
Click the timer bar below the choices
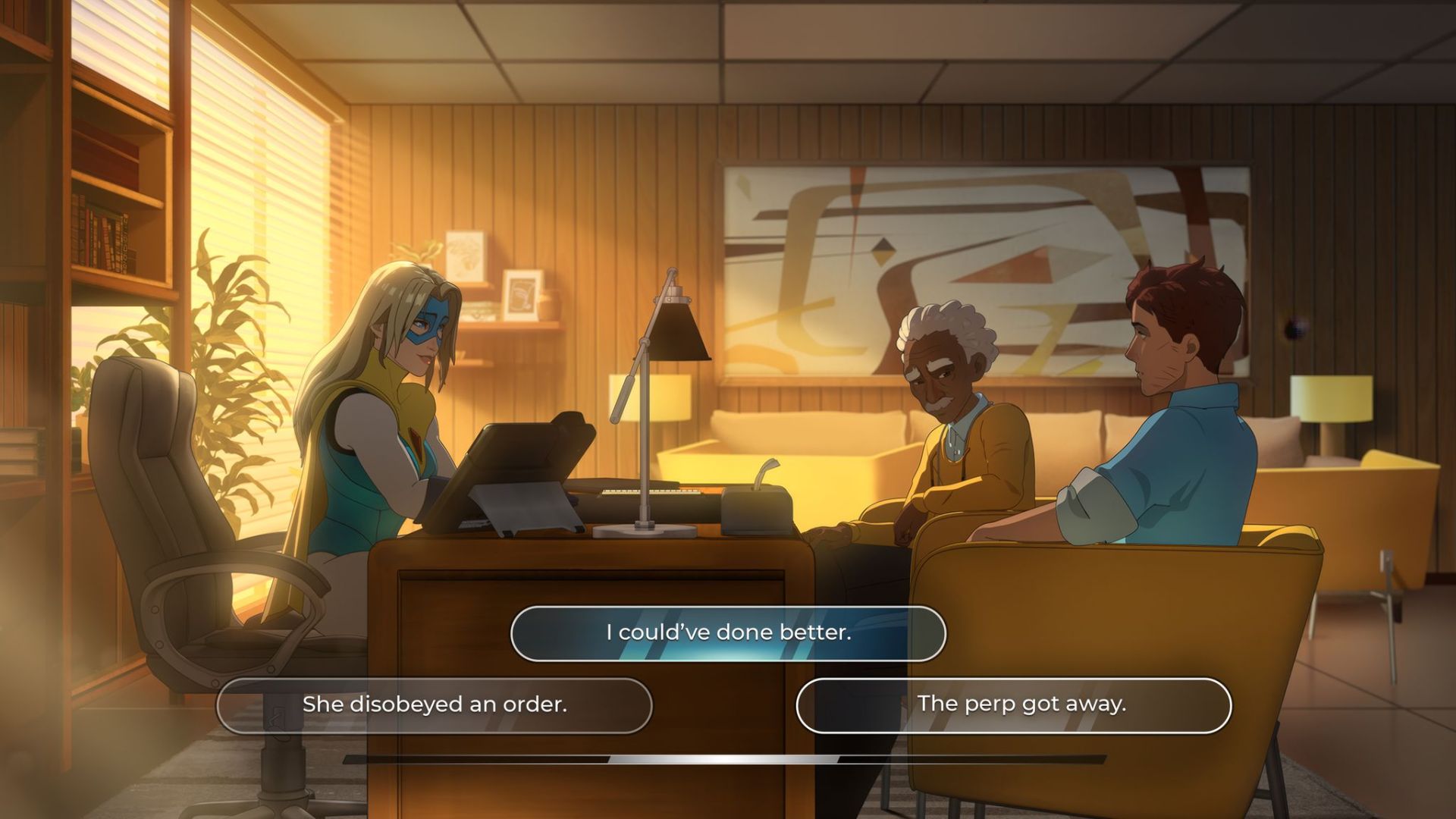(728, 760)
